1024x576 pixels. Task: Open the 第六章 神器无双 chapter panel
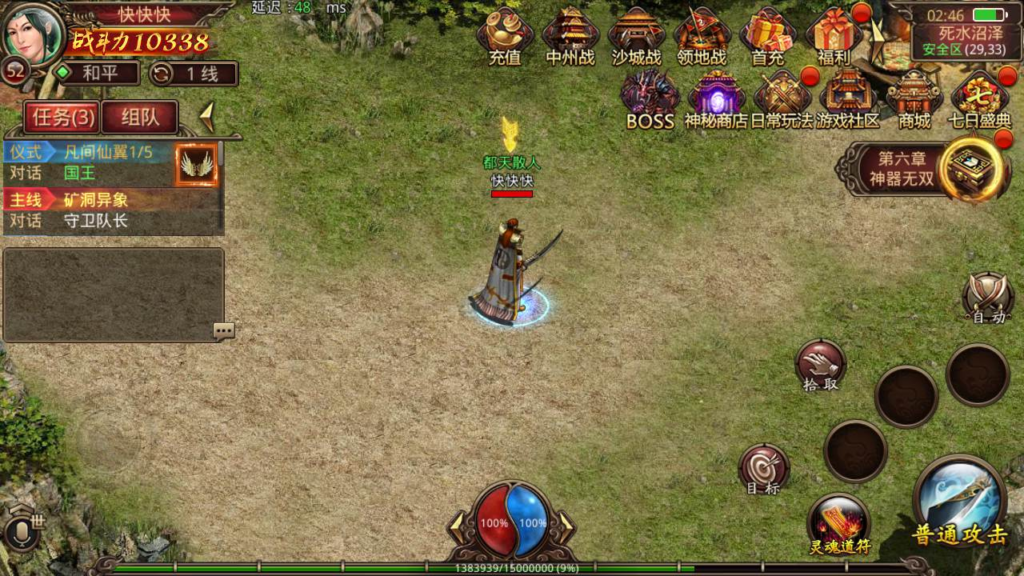pyautogui.click(x=925, y=169)
